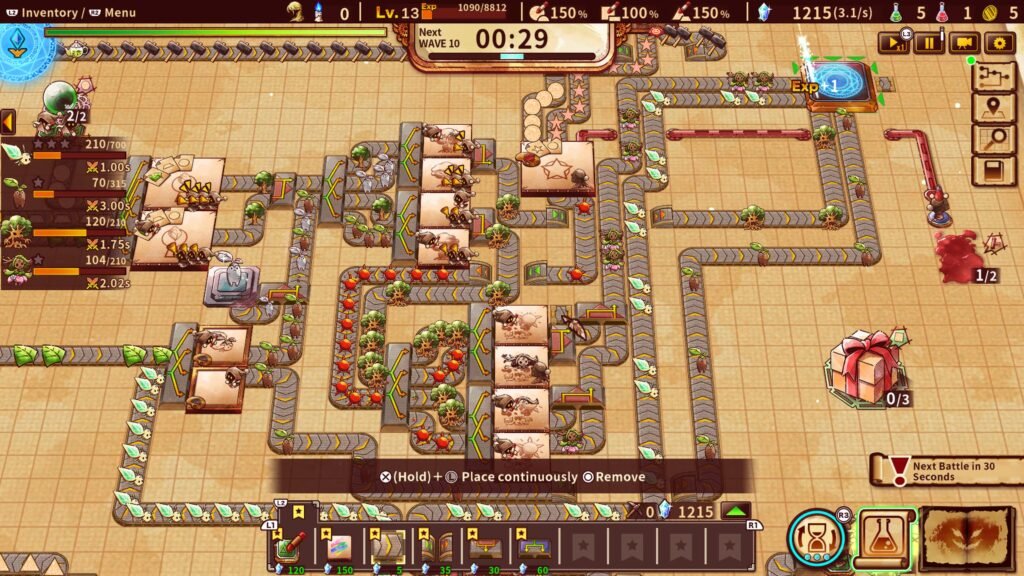Pause the game with the pause button
The image size is (1024, 576).
coord(930,42)
